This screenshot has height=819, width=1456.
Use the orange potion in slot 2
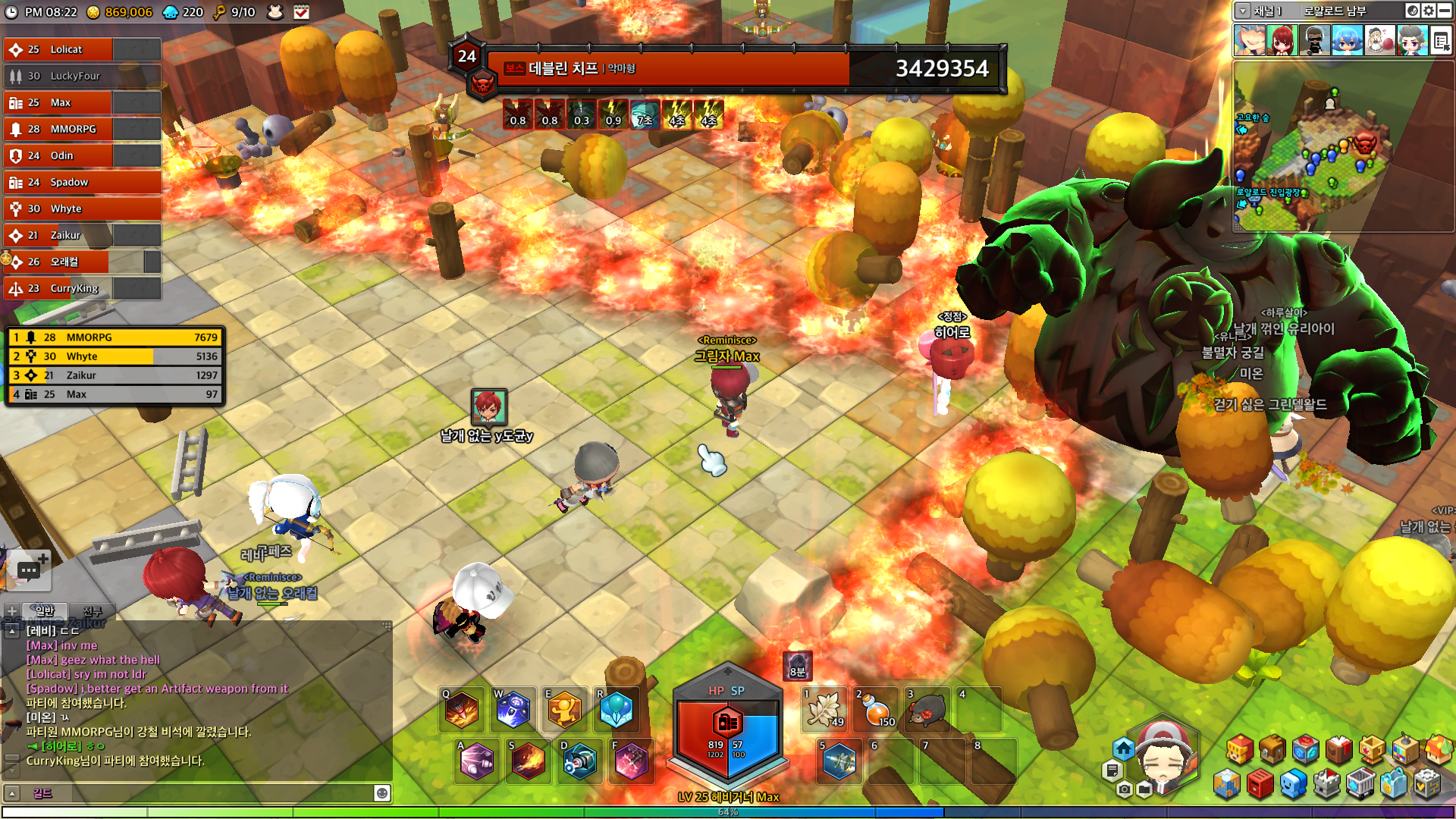click(876, 711)
